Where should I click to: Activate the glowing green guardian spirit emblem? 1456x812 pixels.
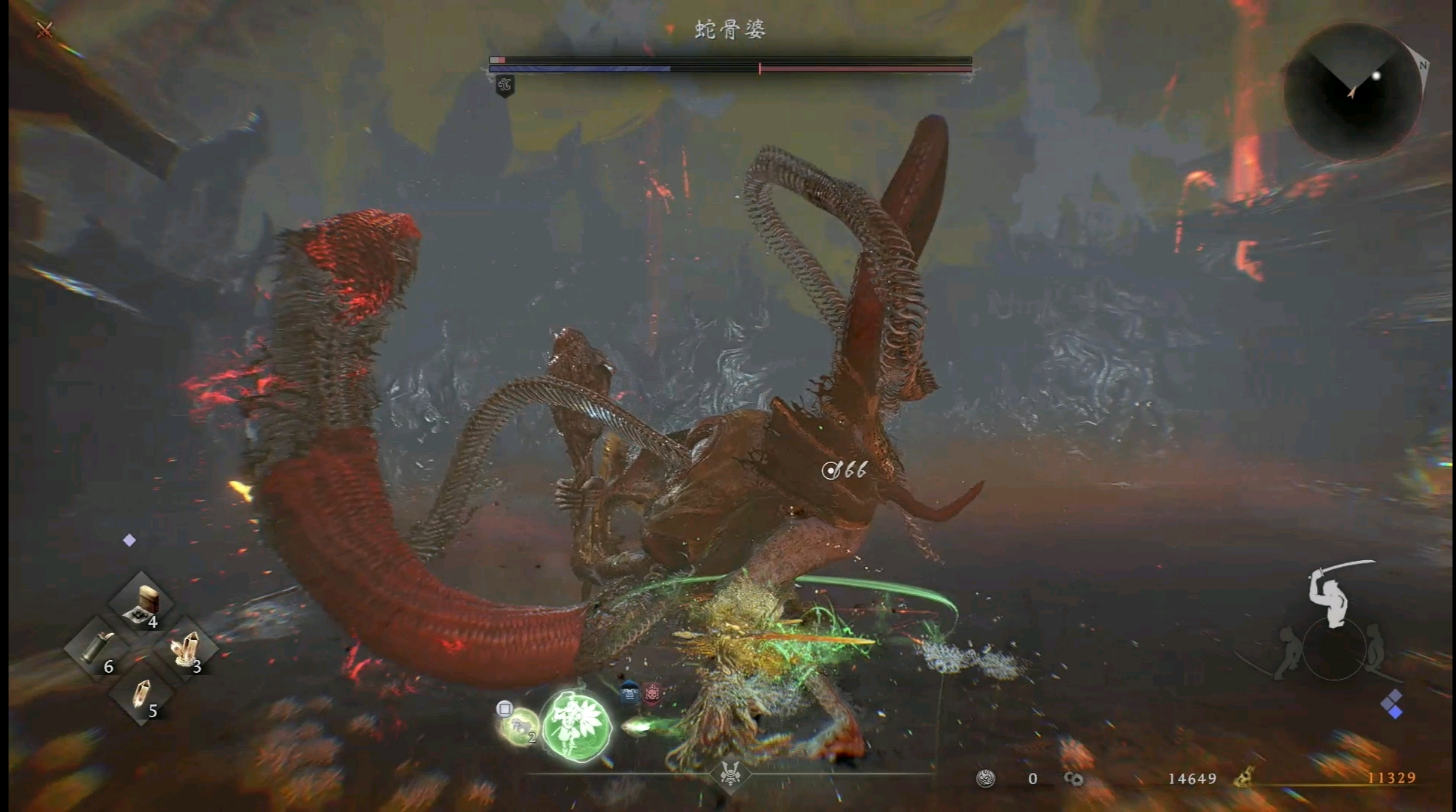click(577, 725)
